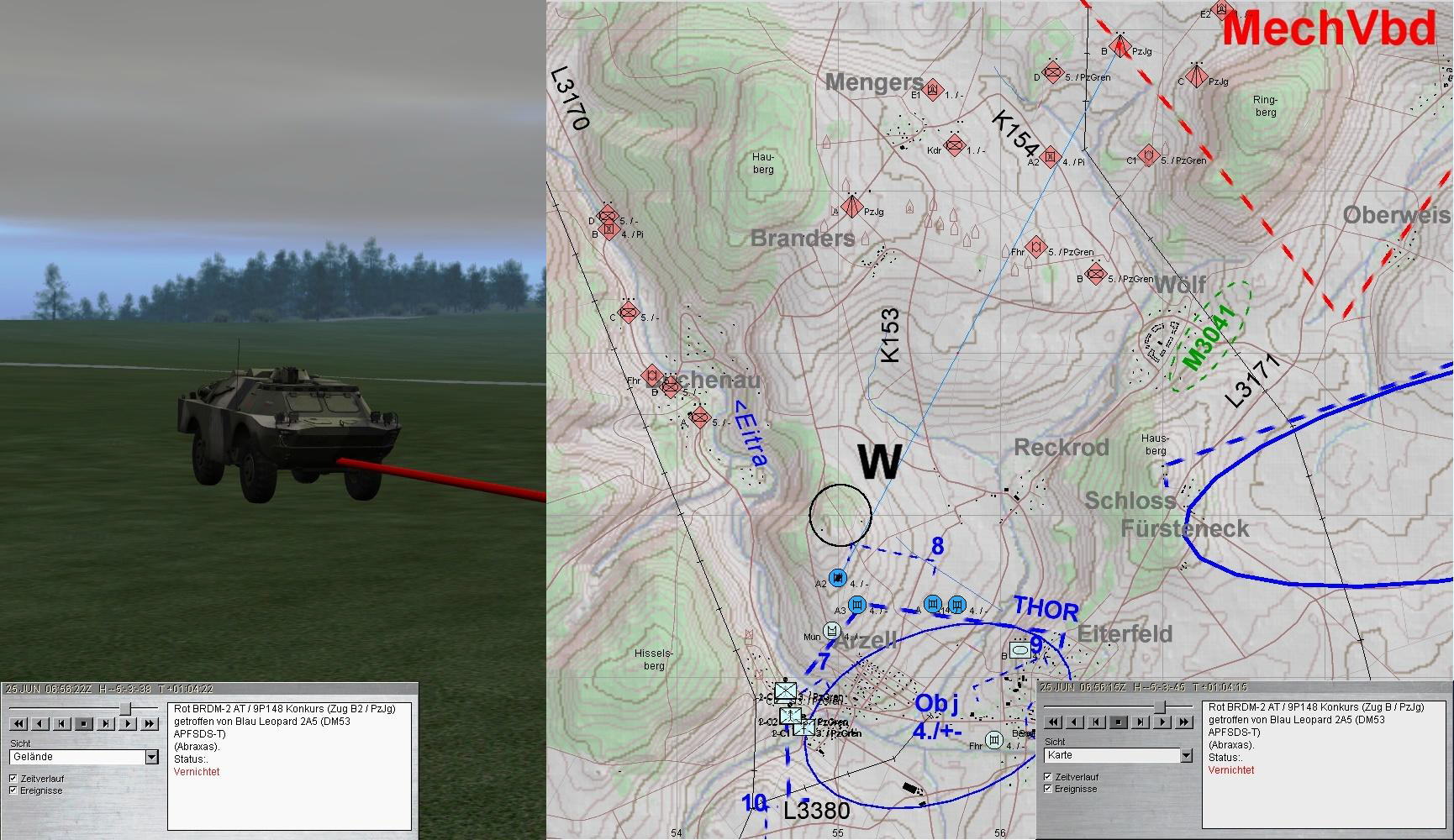Fast-rewind the replay in the Karte view panel
Image resolution: width=1454 pixels, height=840 pixels.
tap(1052, 722)
